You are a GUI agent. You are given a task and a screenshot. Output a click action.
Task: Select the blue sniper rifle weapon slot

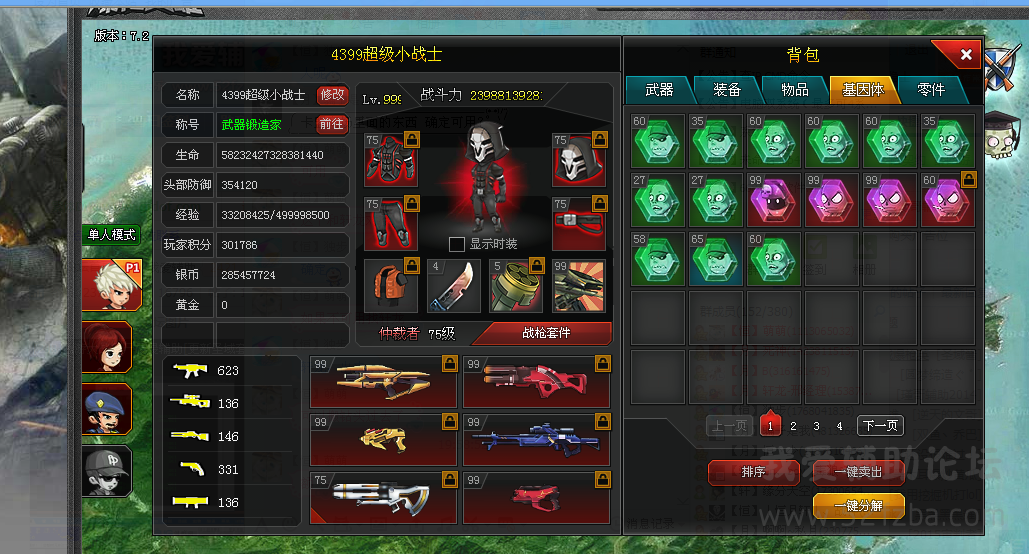(x=537, y=440)
